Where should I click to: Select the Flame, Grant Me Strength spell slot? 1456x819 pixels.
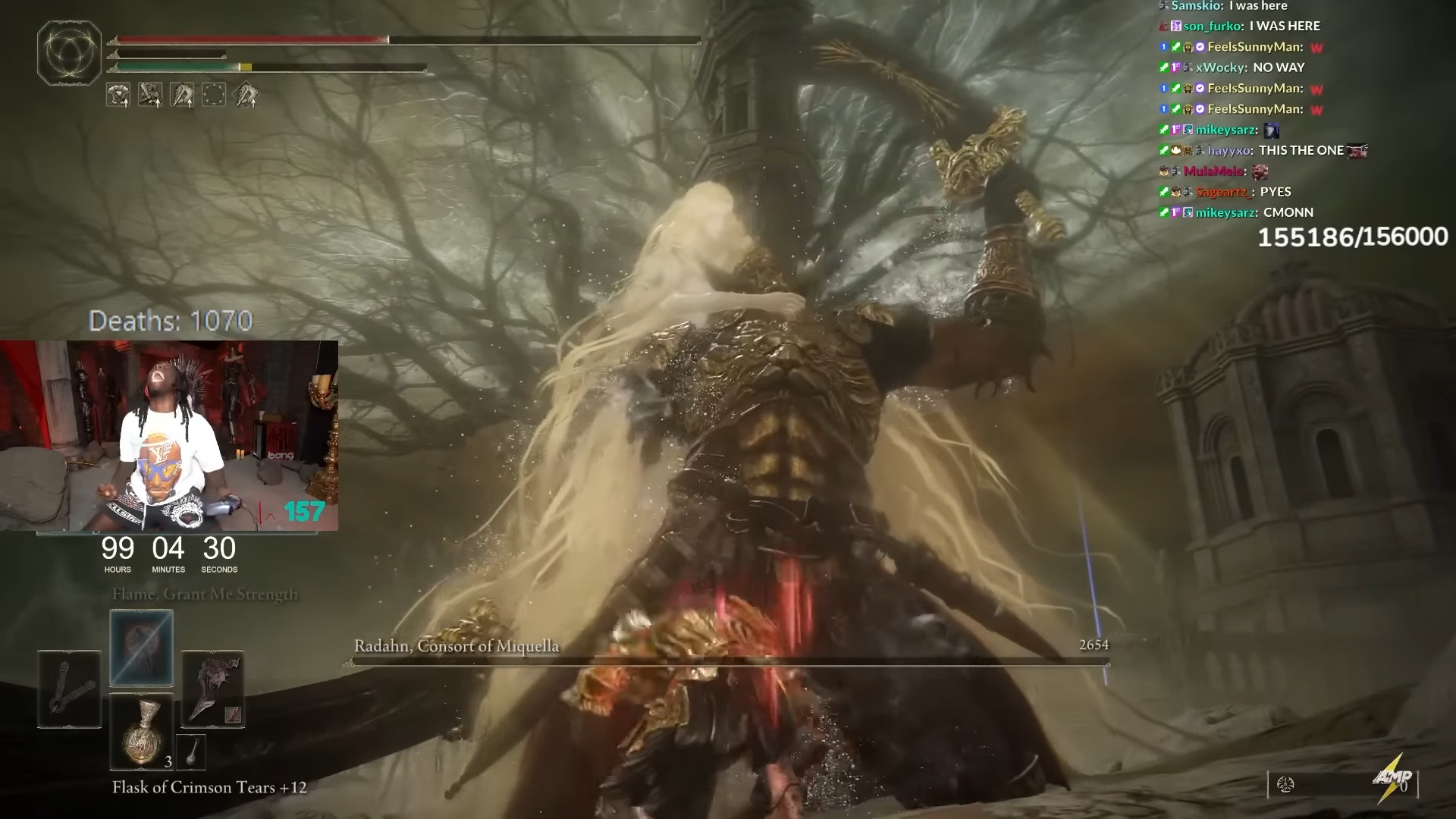tap(142, 648)
